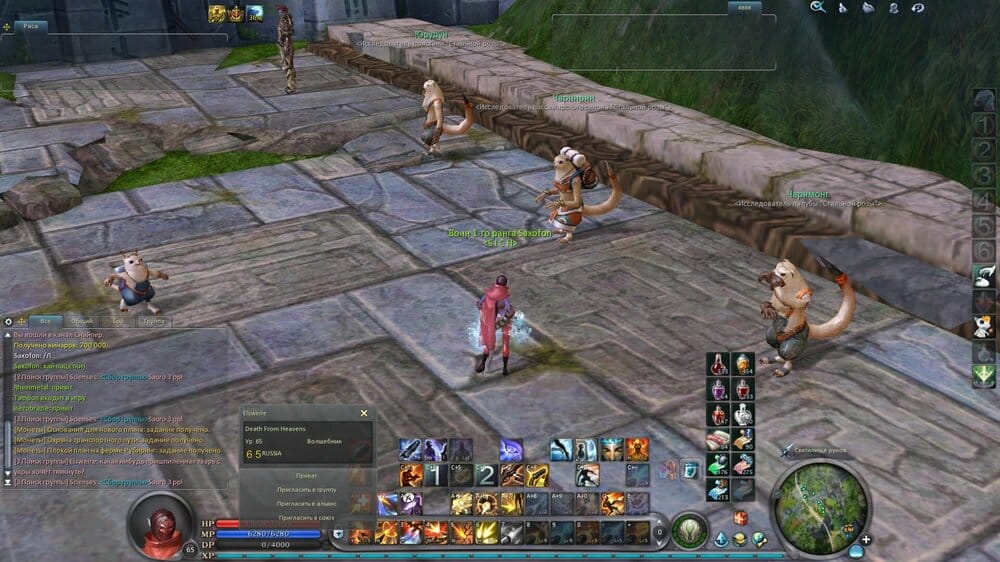The height and width of the screenshot is (562, 1000).
Task: Zoom in the minimap with plus button
Action: [x=866, y=540]
